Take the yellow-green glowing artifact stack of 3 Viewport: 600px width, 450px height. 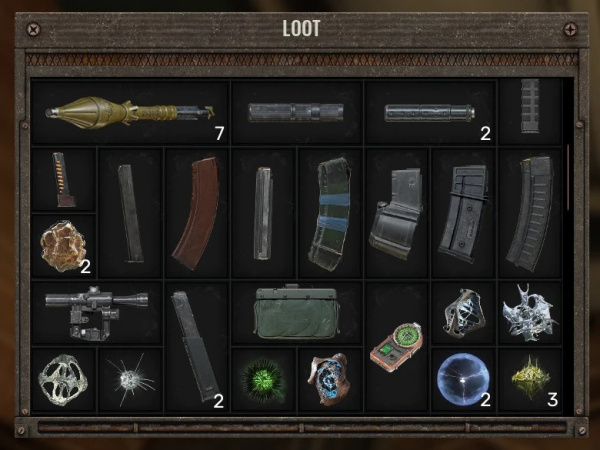coord(529,377)
